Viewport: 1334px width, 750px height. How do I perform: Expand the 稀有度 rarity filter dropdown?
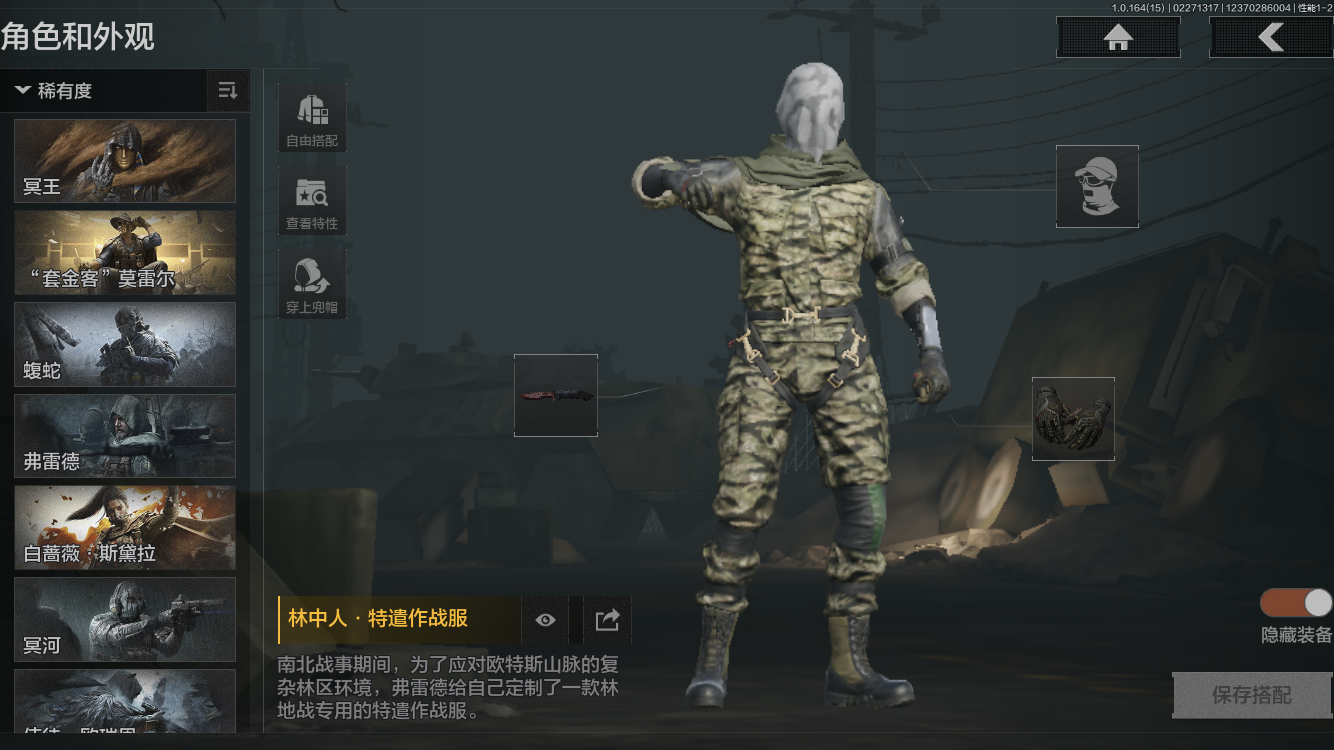tap(55, 91)
